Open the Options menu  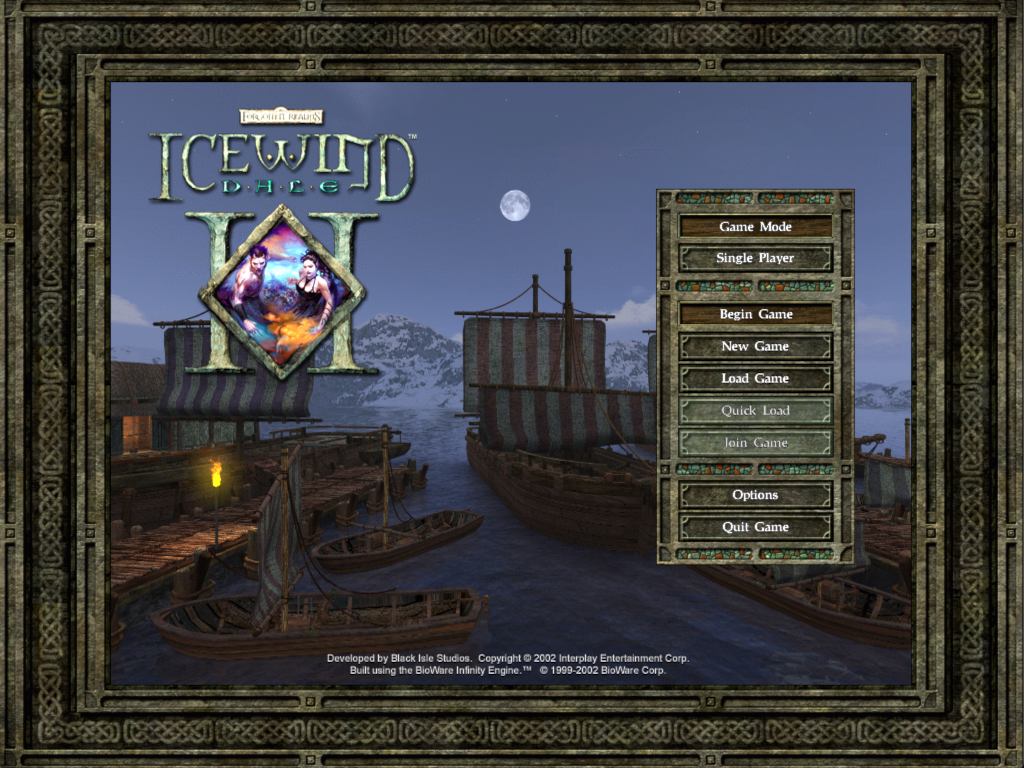point(755,495)
